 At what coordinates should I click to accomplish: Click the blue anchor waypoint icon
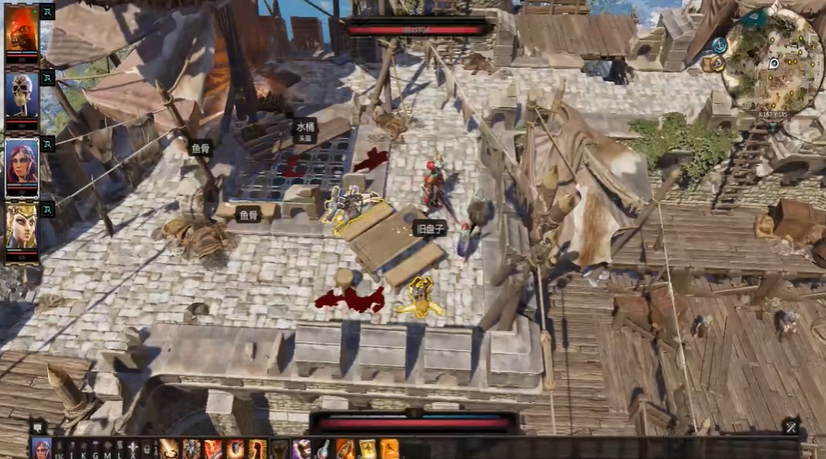[x=720, y=45]
